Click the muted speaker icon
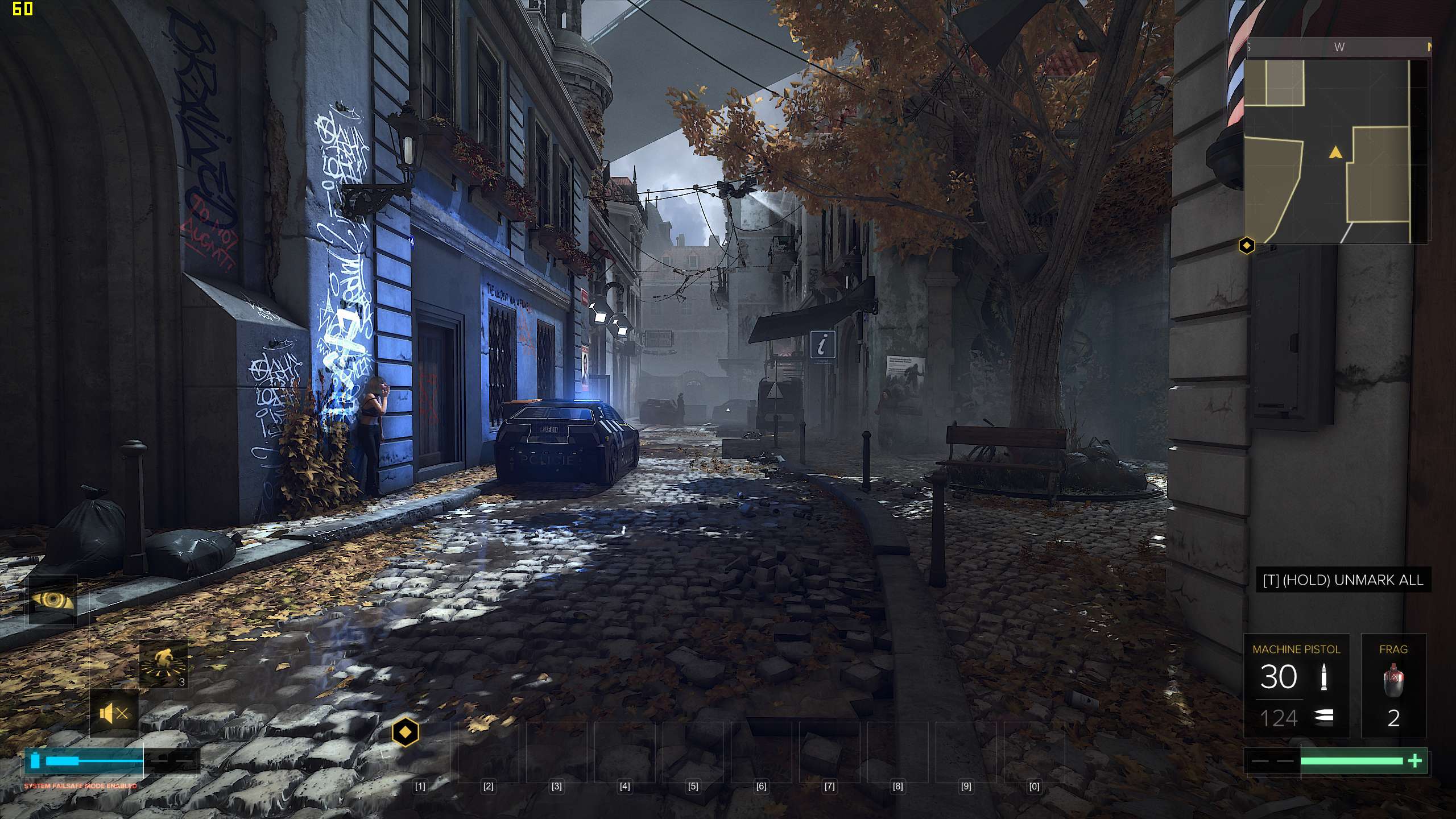This screenshot has height=819, width=1456. pos(114,713)
